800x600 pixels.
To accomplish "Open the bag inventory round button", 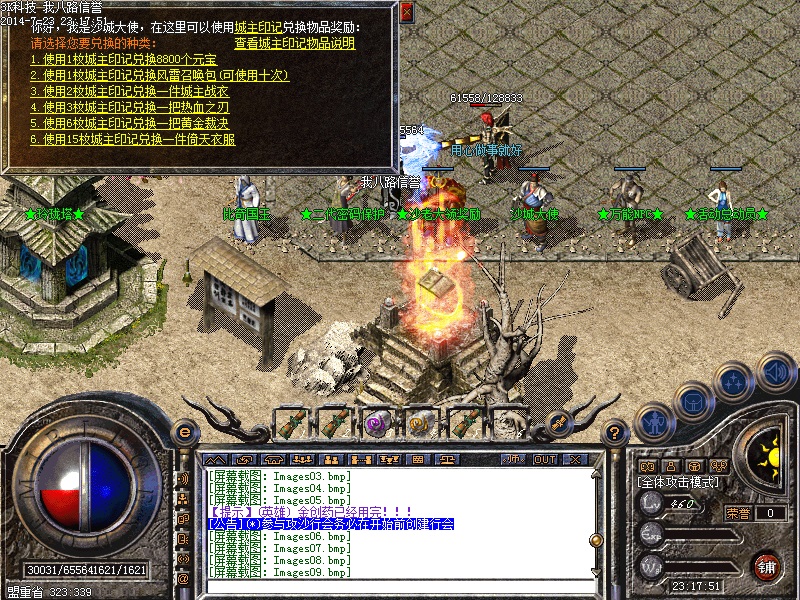I will [x=693, y=401].
